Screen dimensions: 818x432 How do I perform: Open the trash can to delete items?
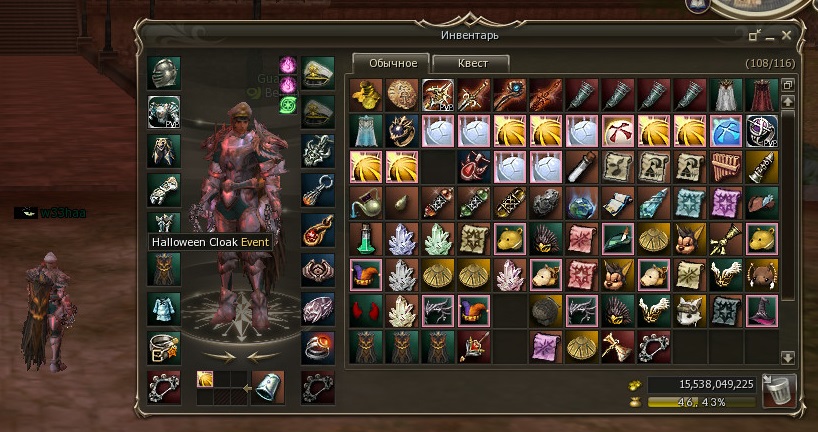pos(778,389)
